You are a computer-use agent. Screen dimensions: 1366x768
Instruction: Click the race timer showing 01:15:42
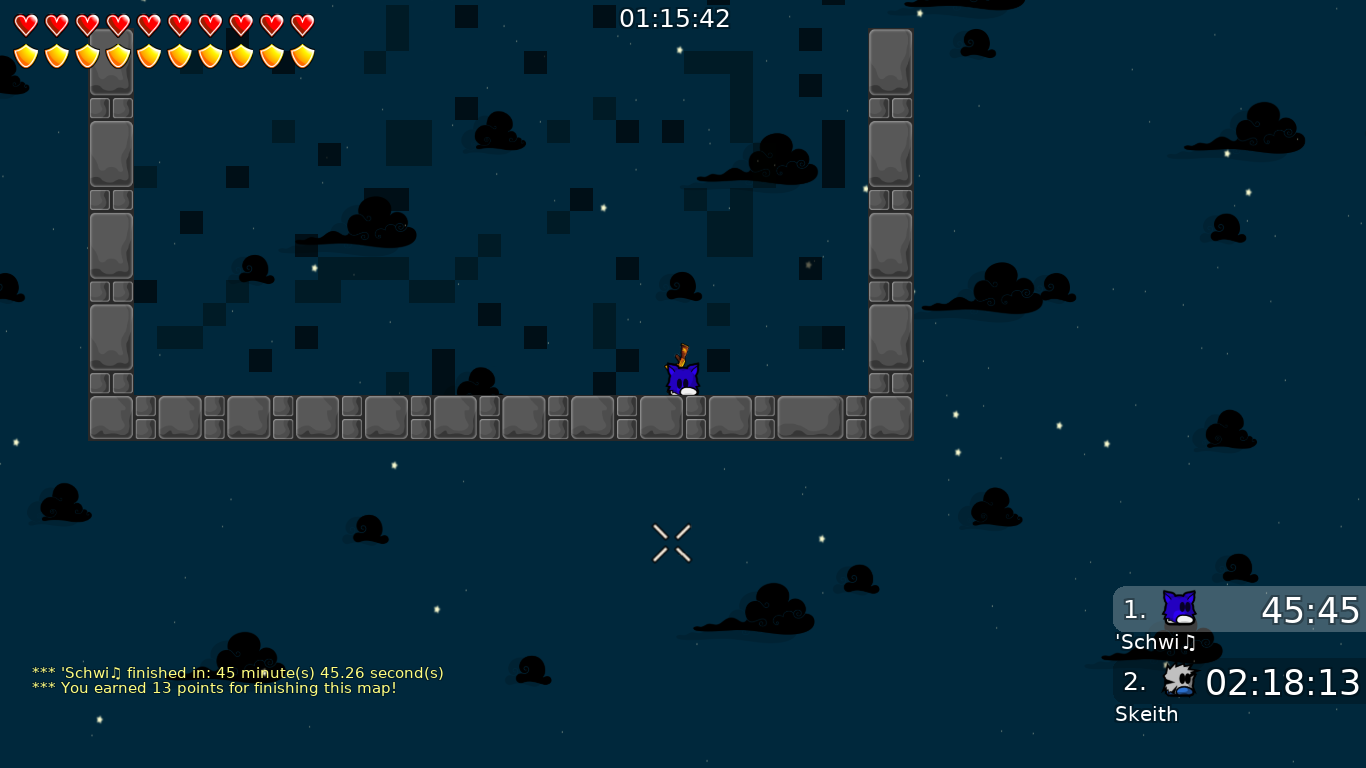[675, 17]
